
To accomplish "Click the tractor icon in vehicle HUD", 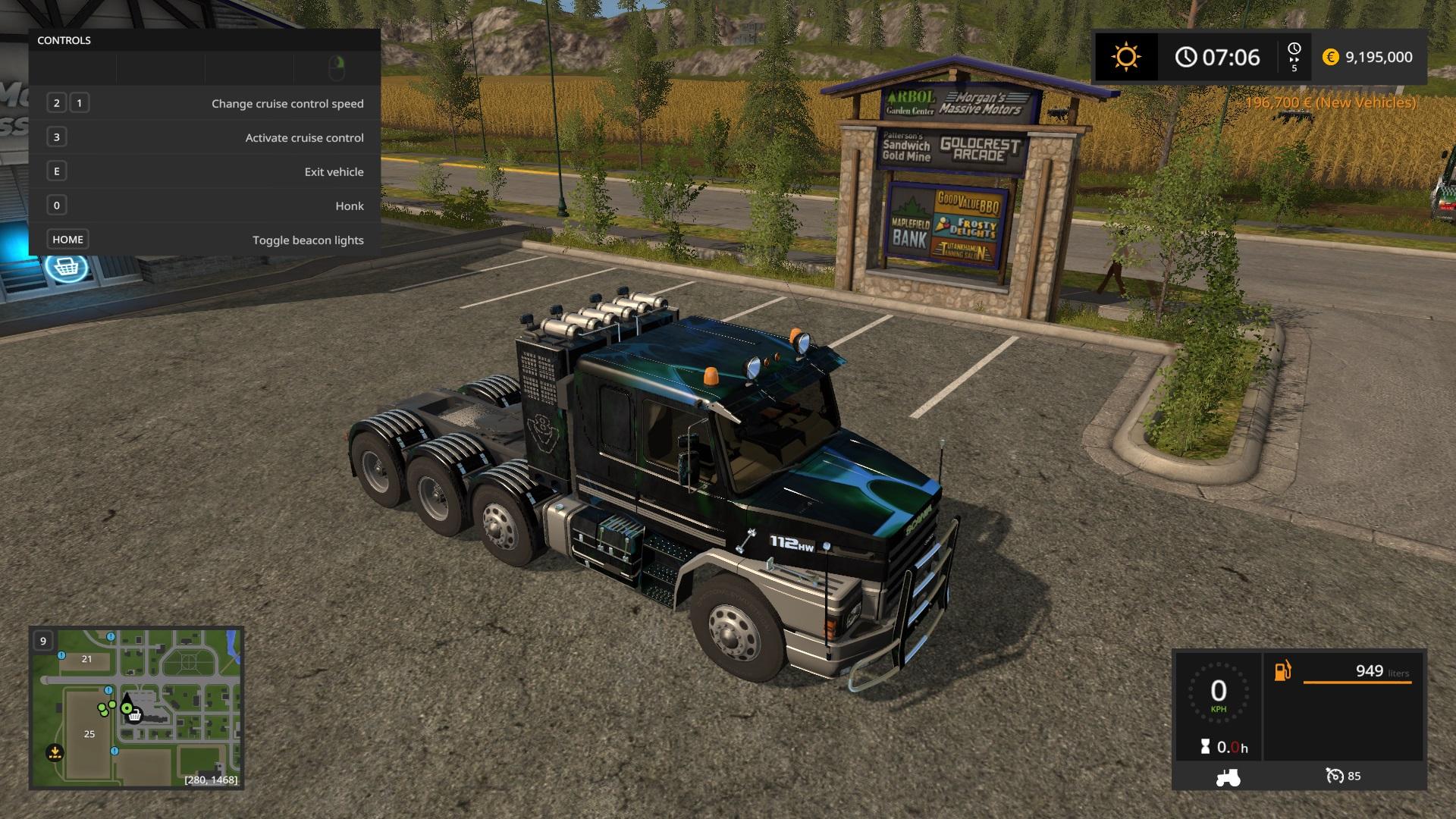I will coord(1228,777).
